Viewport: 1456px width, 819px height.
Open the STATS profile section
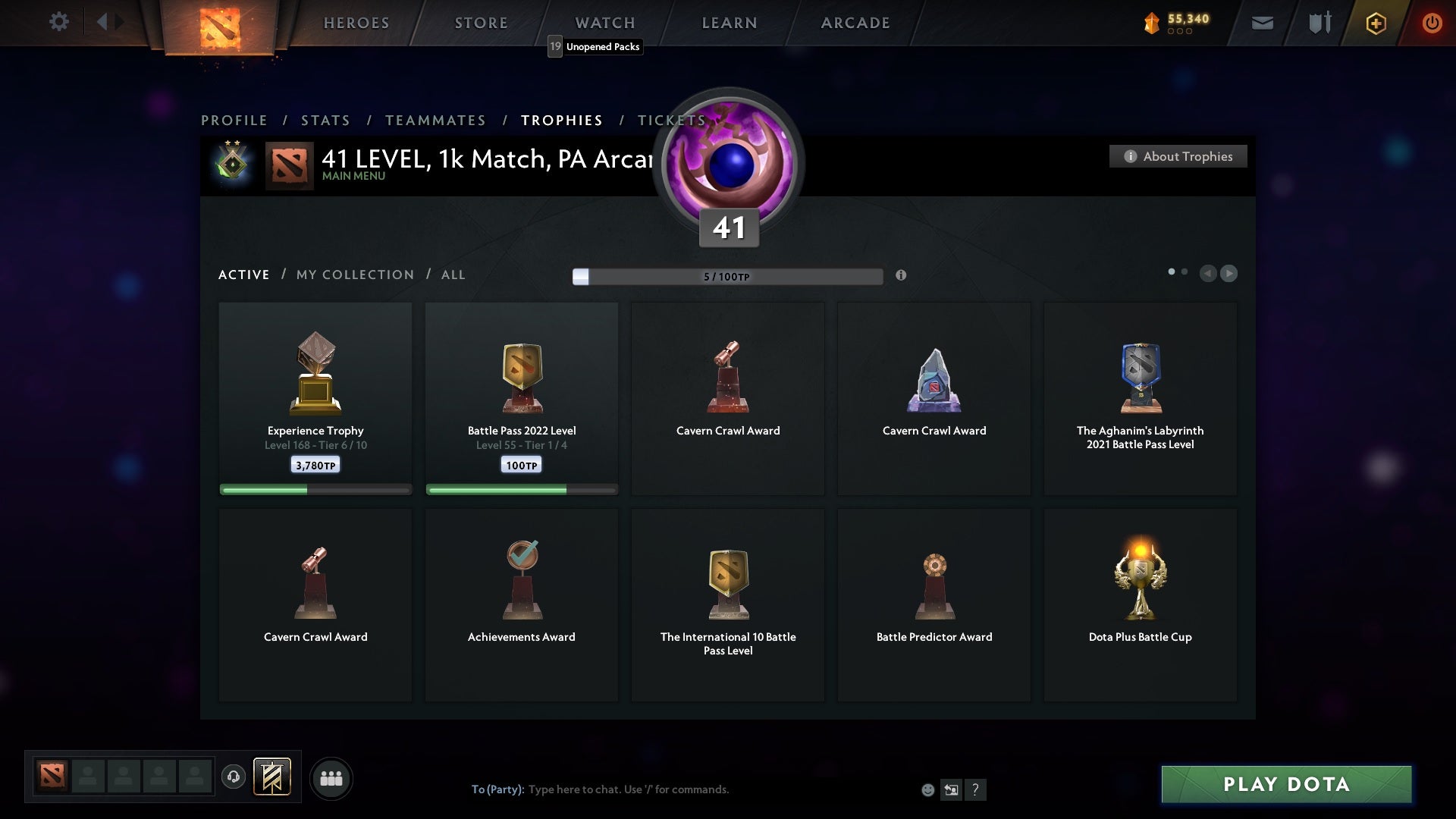point(325,120)
